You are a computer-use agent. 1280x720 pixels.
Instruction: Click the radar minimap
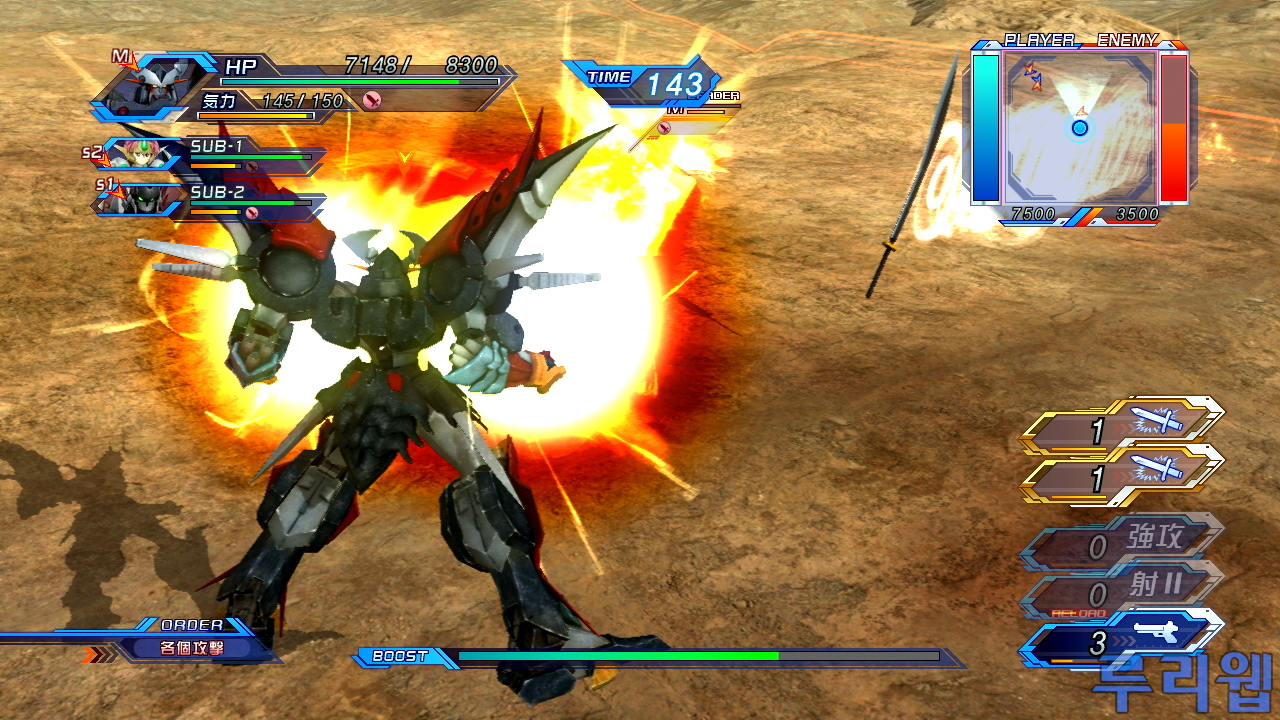(x=1080, y=127)
